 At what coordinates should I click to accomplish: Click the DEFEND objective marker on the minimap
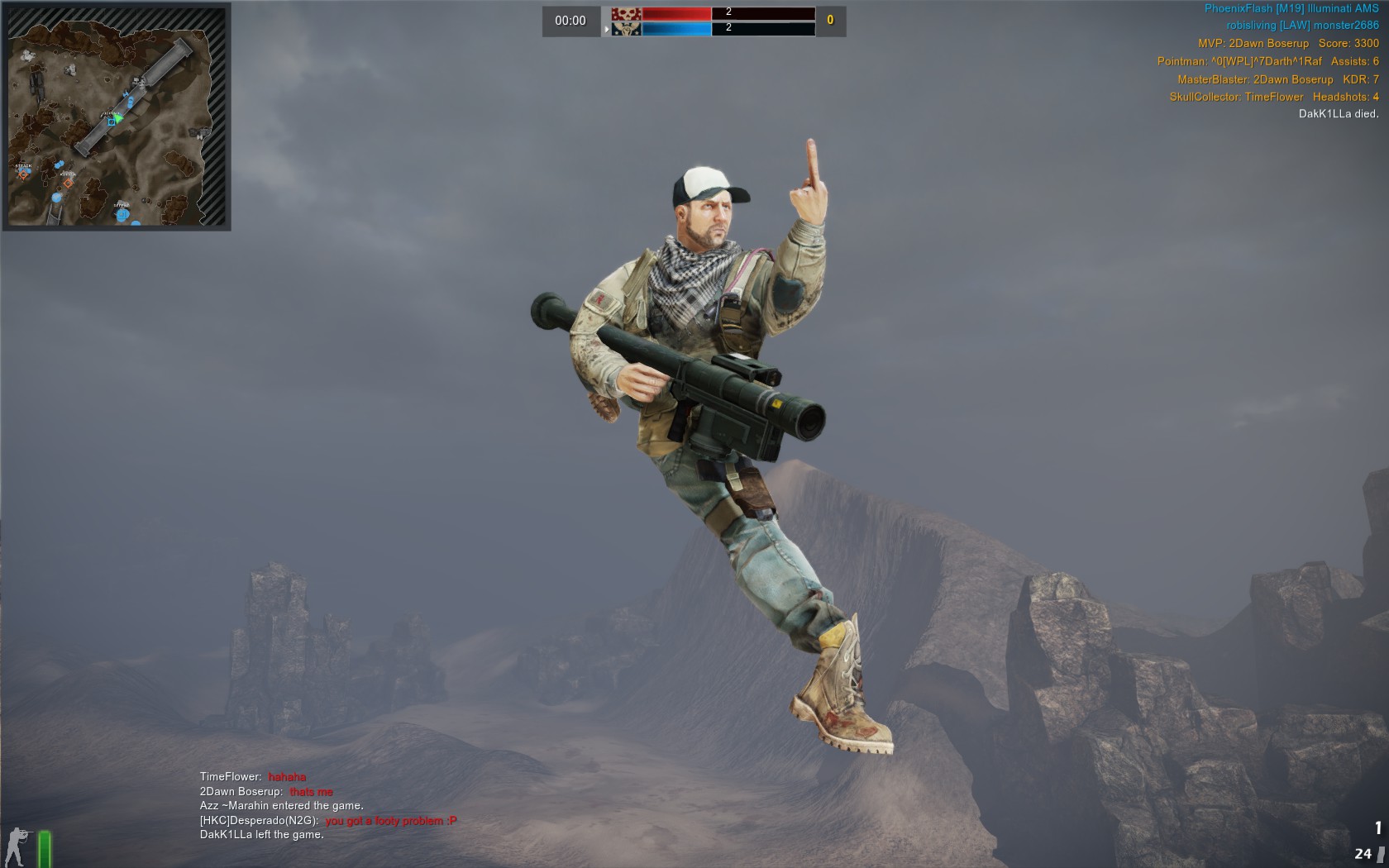pyautogui.click(x=122, y=214)
